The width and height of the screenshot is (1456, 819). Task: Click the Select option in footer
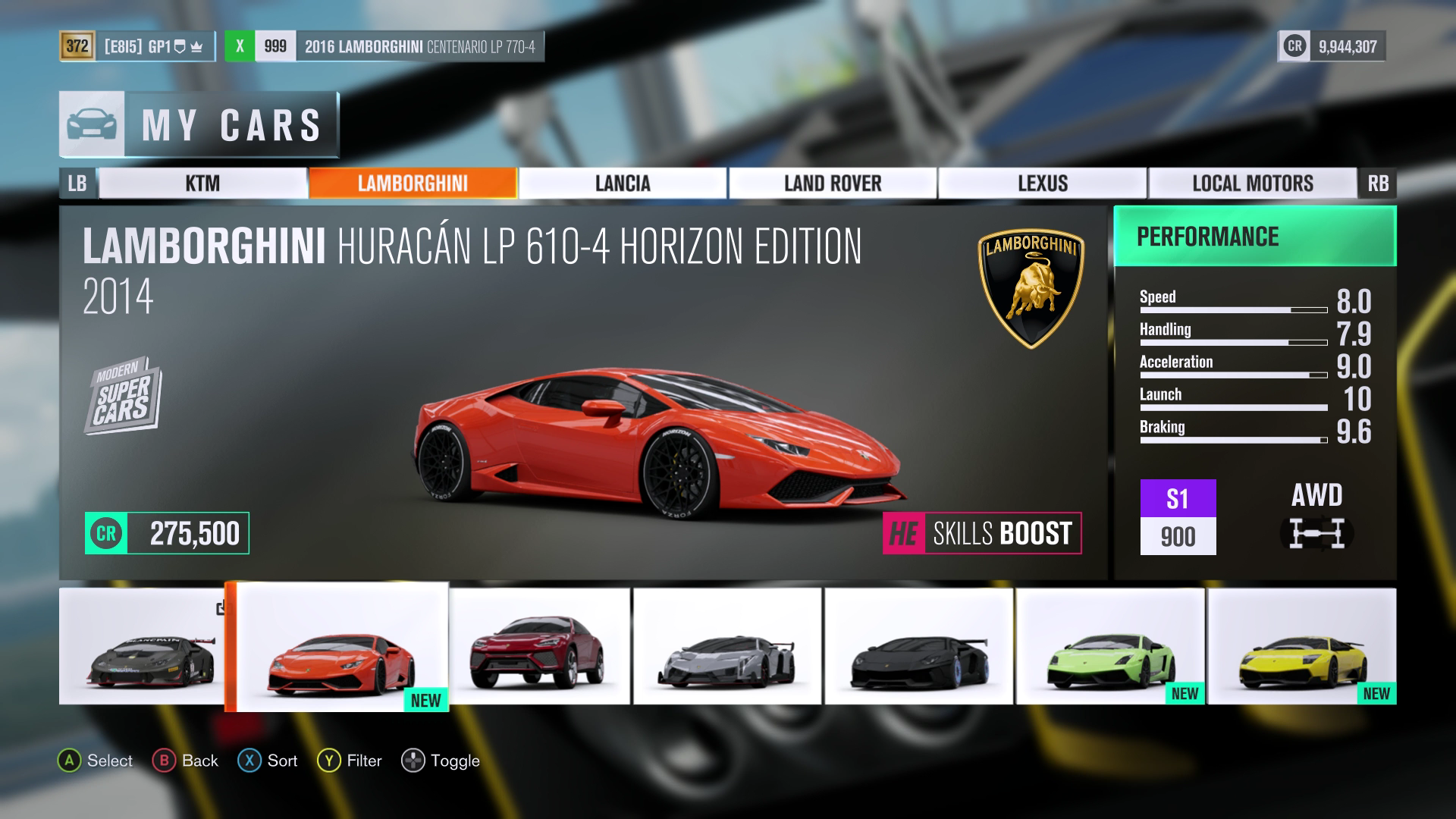coord(96,761)
